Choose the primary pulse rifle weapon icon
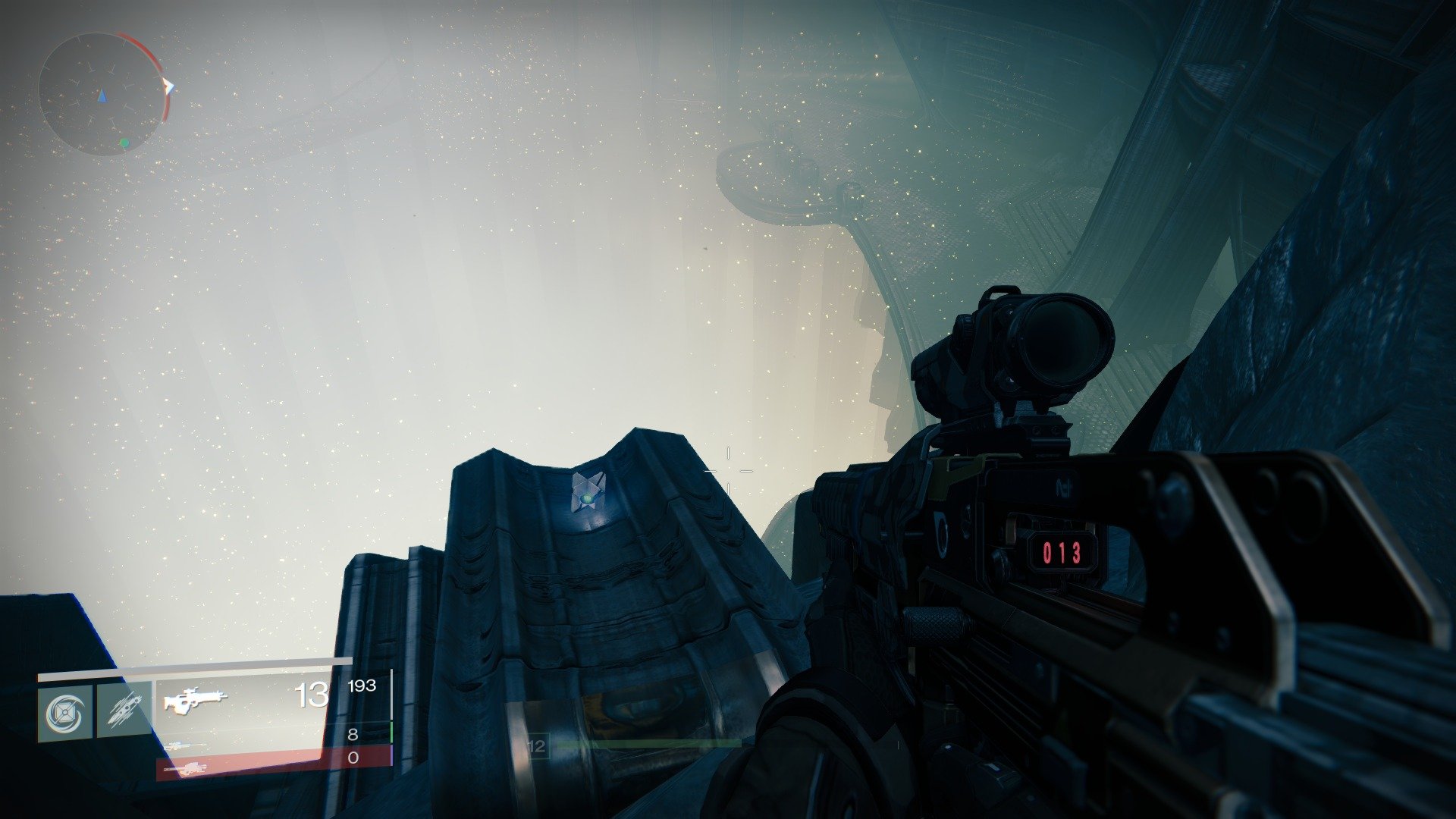 pyautogui.click(x=195, y=699)
